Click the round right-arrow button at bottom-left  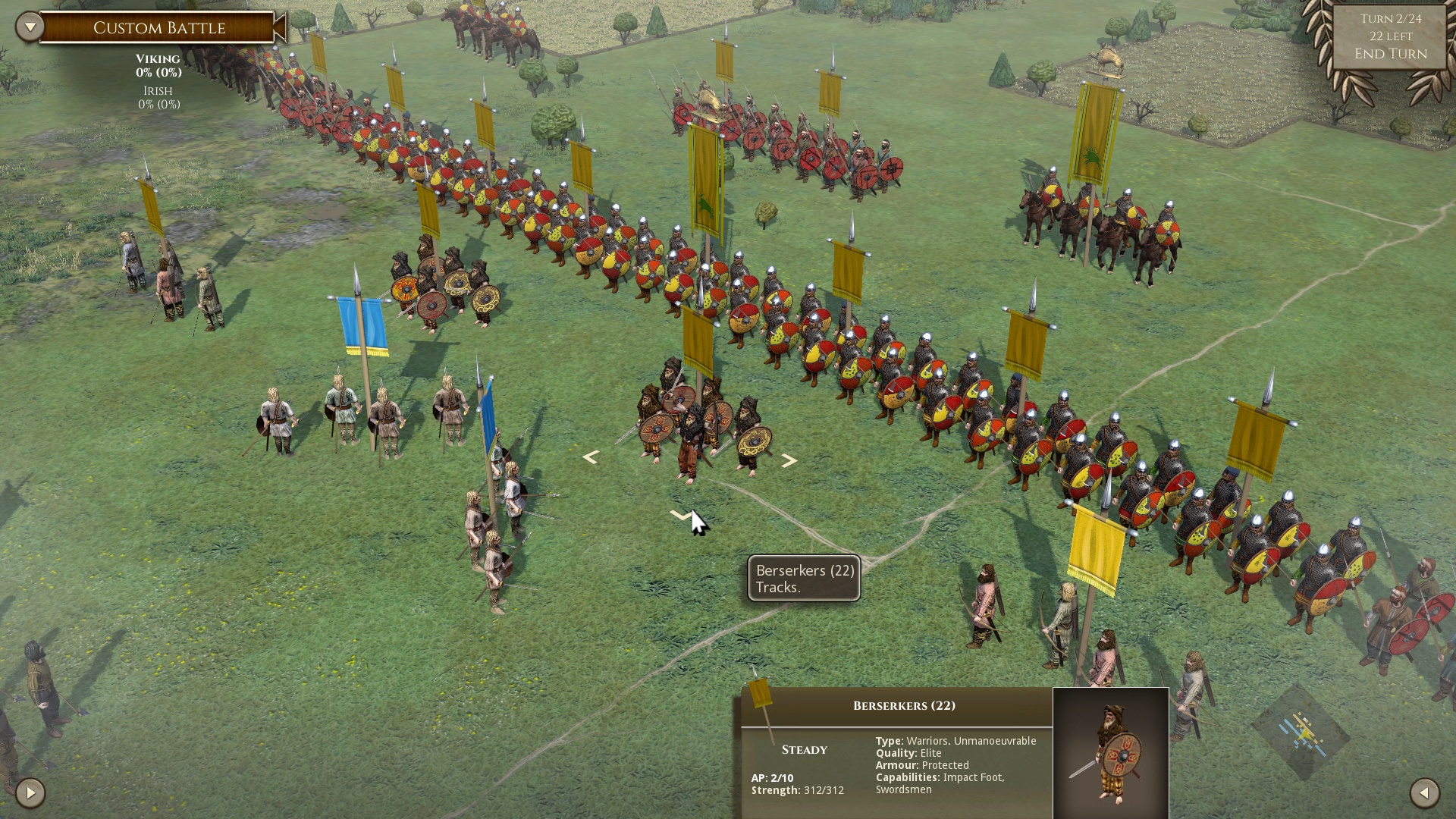point(30,793)
